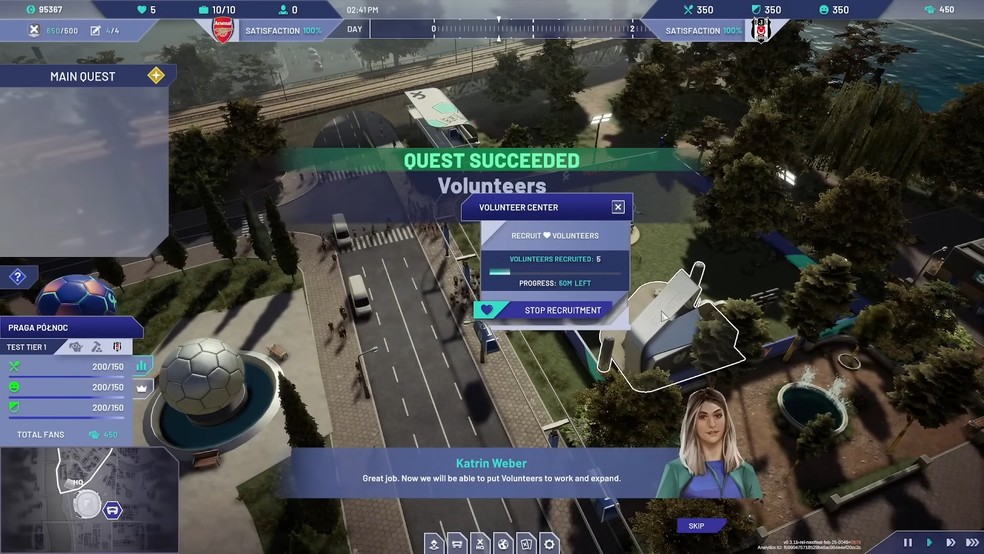Select the Recruit Volunteers option
Image resolution: width=984 pixels, height=554 pixels.
(555, 236)
